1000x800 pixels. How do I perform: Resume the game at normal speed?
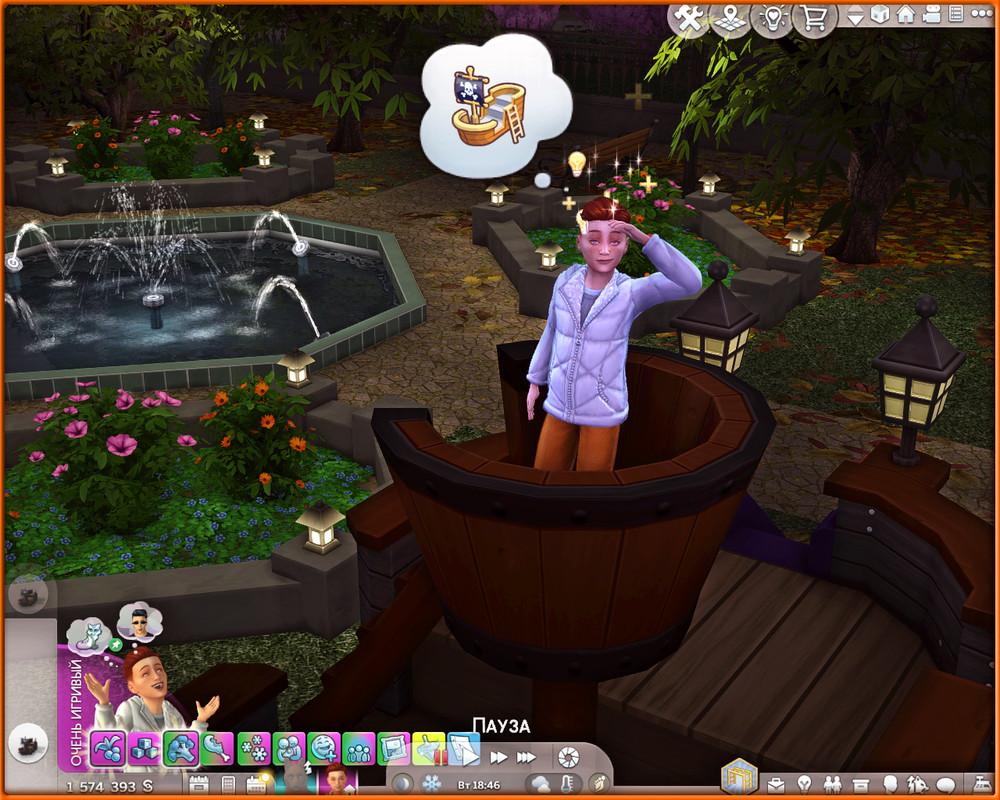pyautogui.click(x=465, y=757)
